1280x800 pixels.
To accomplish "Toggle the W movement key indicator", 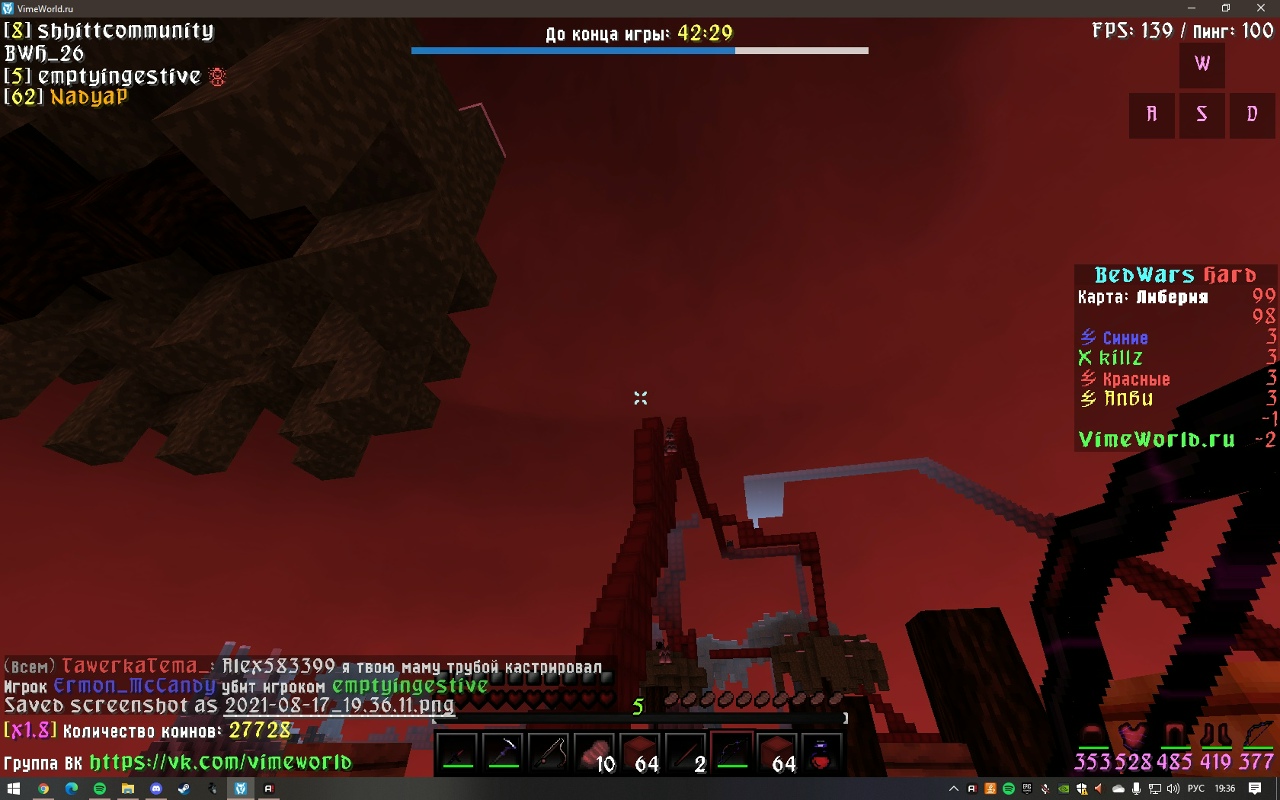I will coord(1201,64).
